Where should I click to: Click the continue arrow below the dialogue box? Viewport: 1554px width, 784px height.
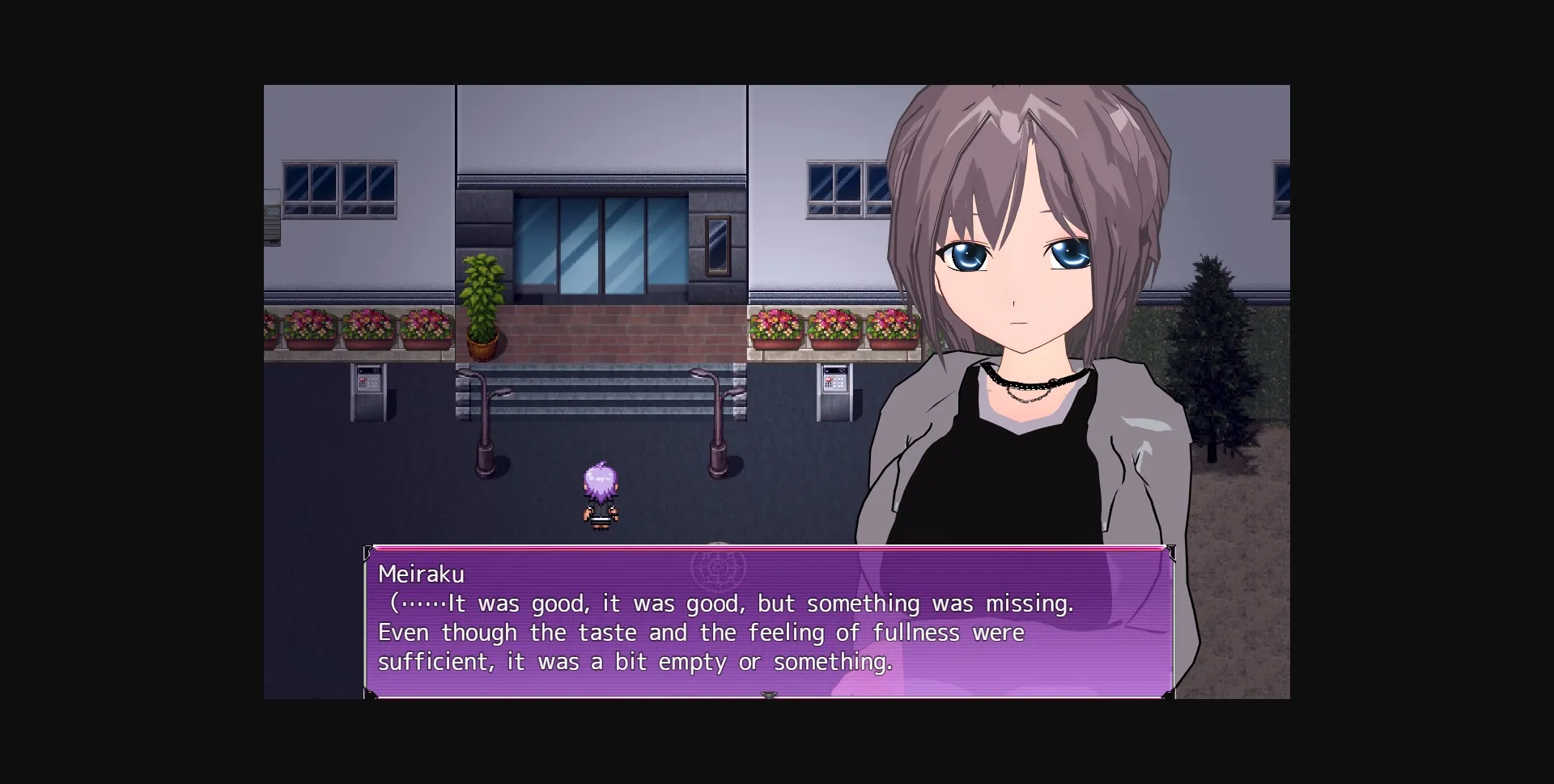click(x=769, y=694)
